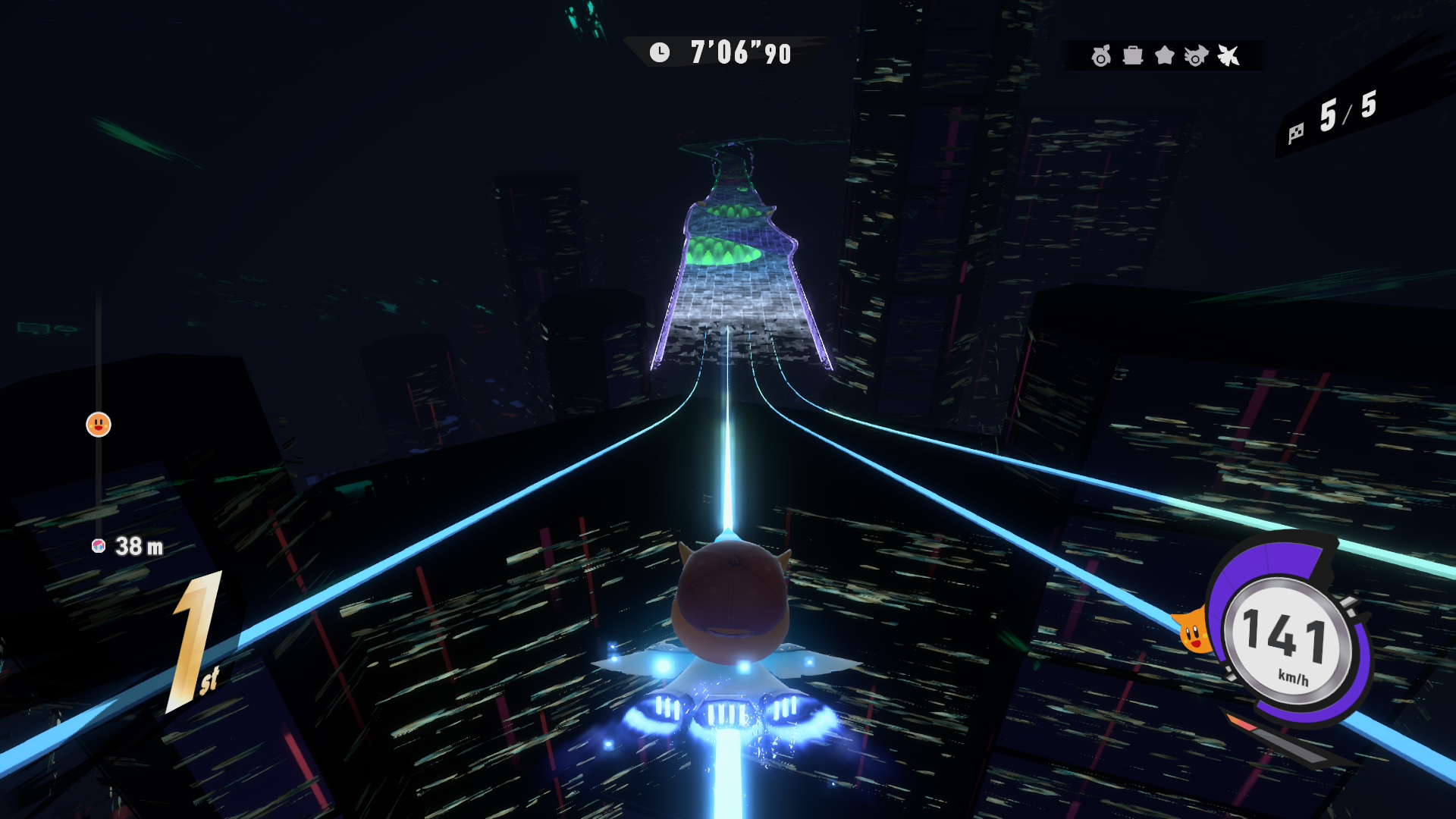Select the winged wheel machine icon
The image size is (1456, 819).
(1196, 55)
